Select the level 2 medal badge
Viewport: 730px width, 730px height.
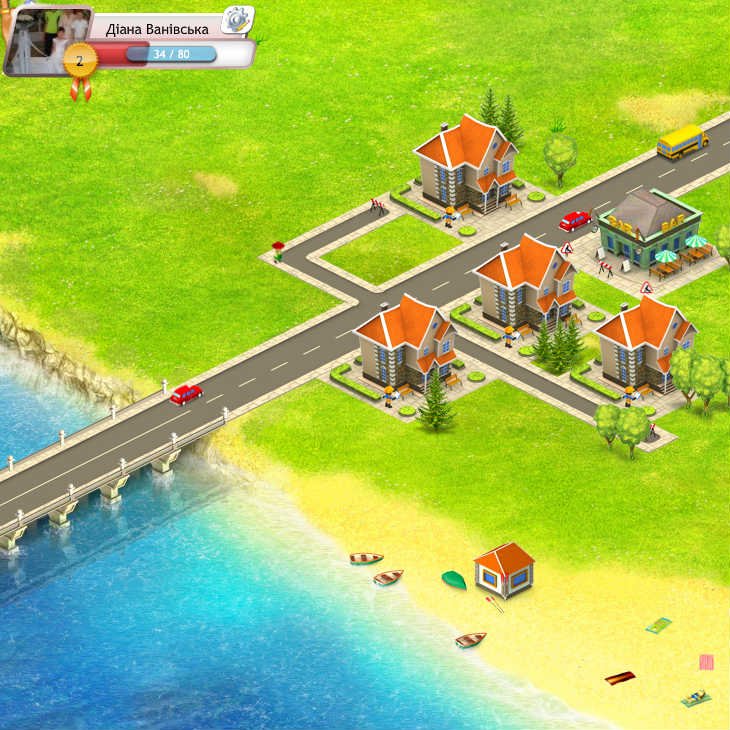[x=80, y=61]
